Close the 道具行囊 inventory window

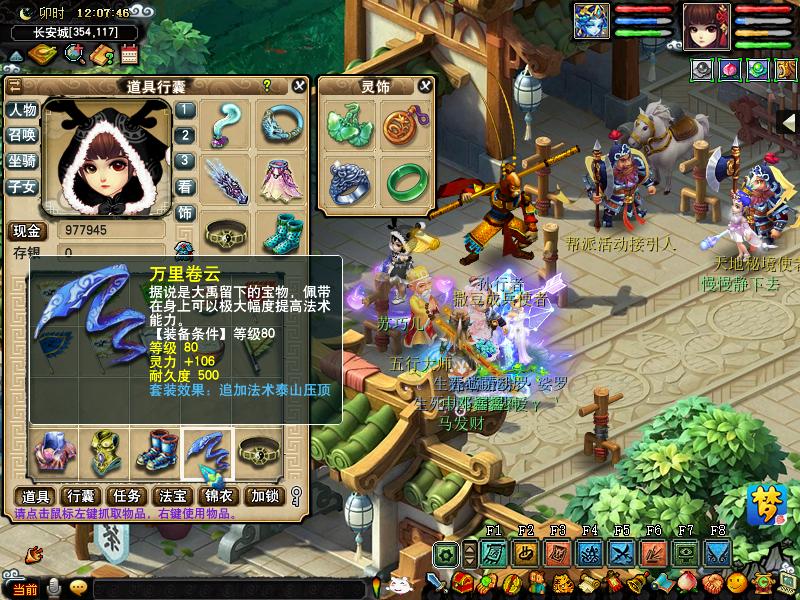click(x=298, y=86)
